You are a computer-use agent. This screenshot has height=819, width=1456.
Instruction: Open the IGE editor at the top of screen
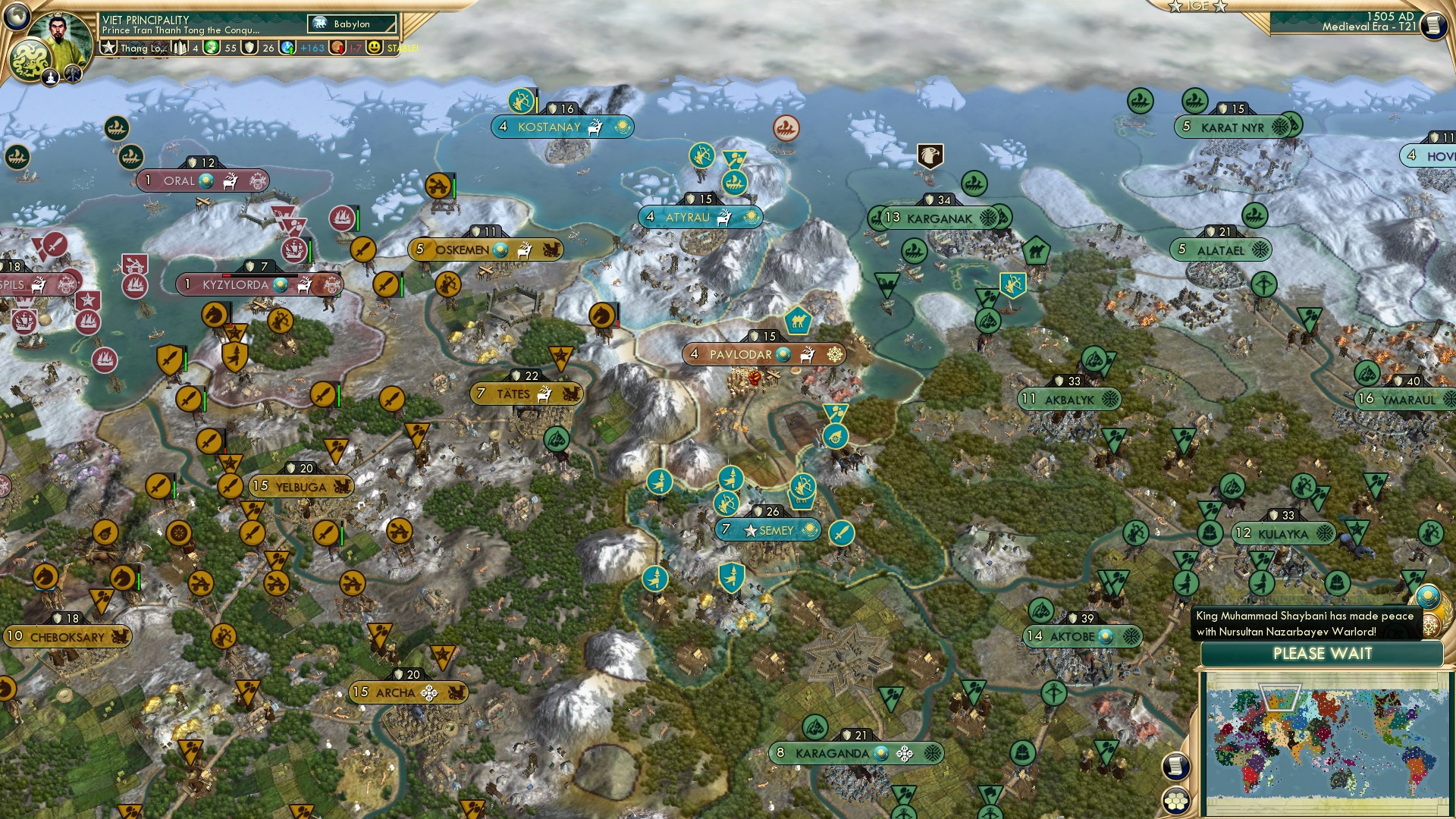(1197, 8)
